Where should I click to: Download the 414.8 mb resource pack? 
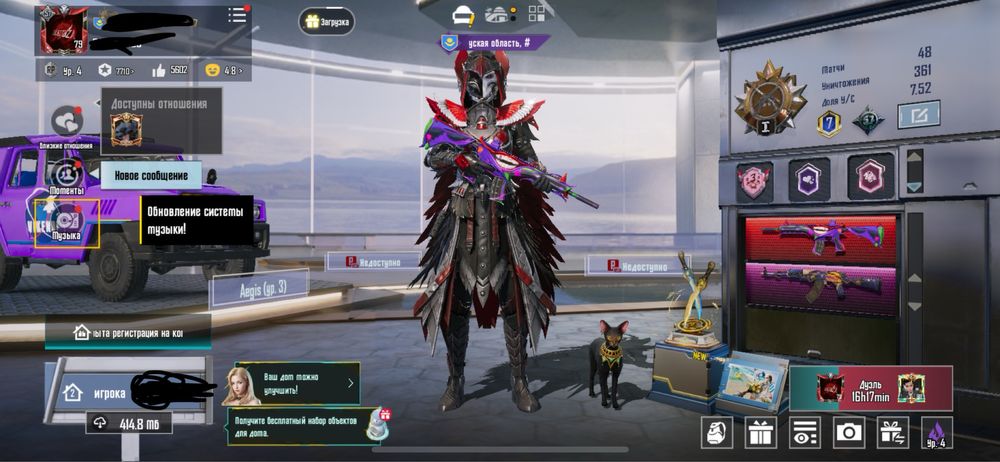coord(128,424)
